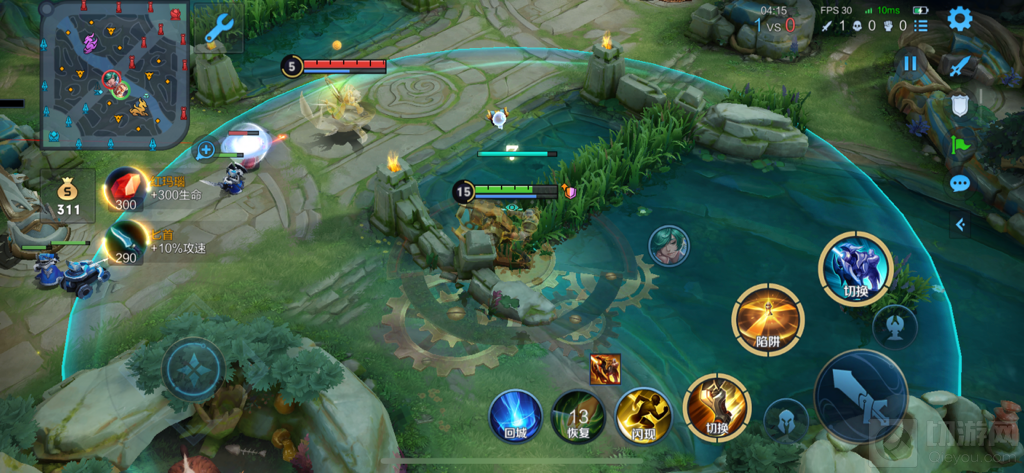Tap the large sword basic attack button

point(861,396)
